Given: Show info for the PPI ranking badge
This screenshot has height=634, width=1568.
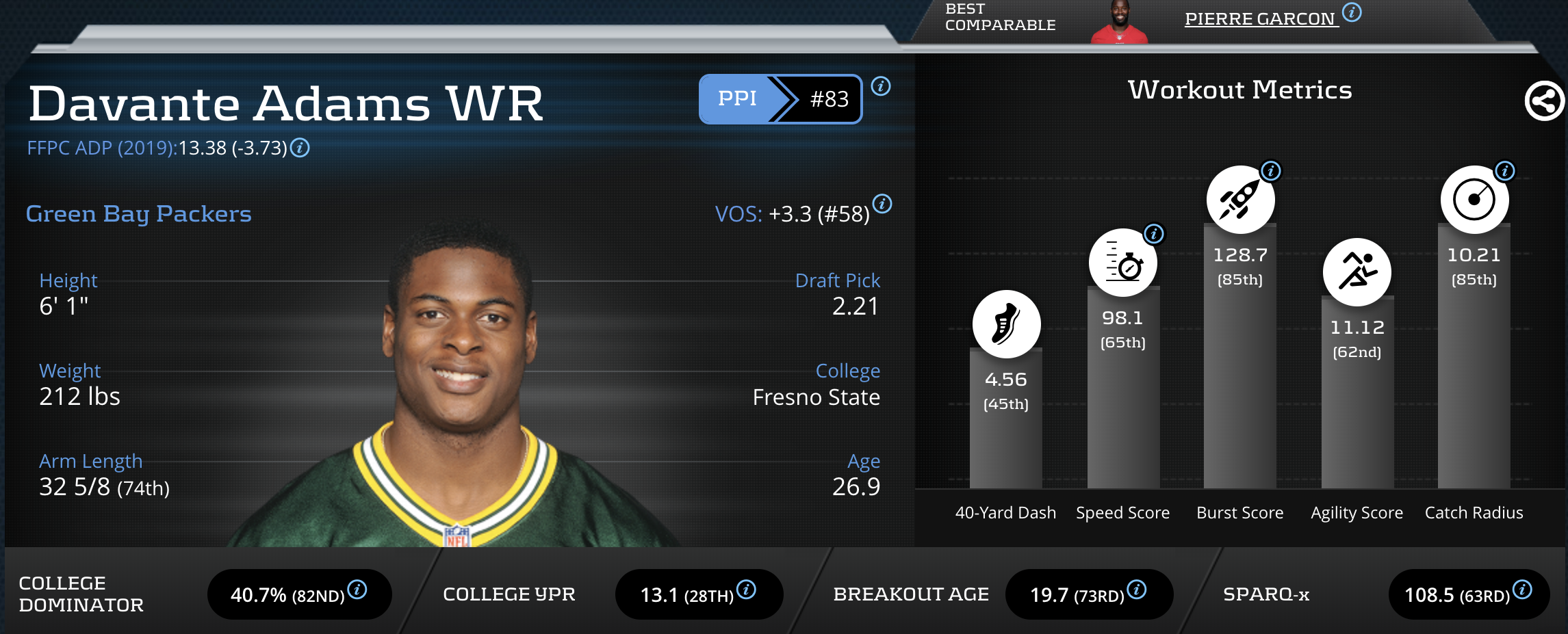Looking at the screenshot, I should 881,86.
